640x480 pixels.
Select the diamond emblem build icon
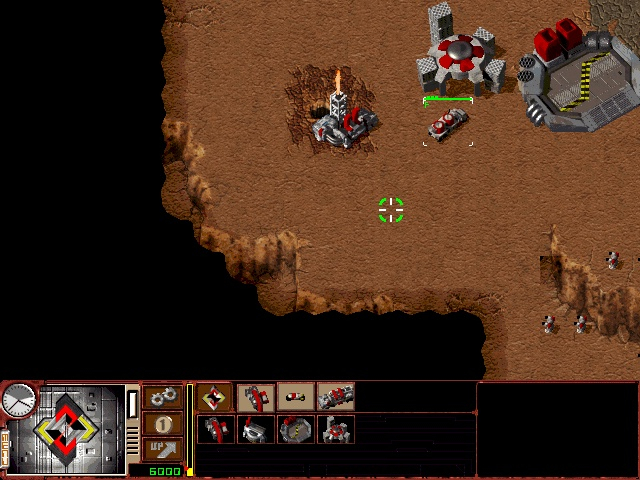pyautogui.click(x=214, y=397)
